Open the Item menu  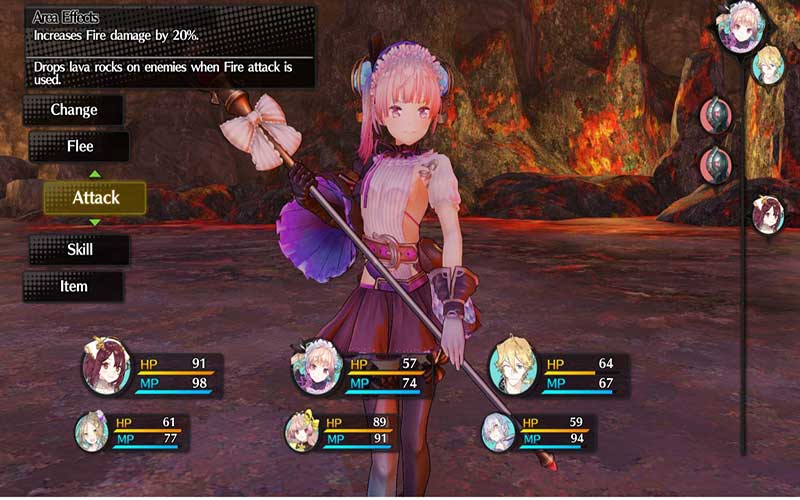coord(73,286)
